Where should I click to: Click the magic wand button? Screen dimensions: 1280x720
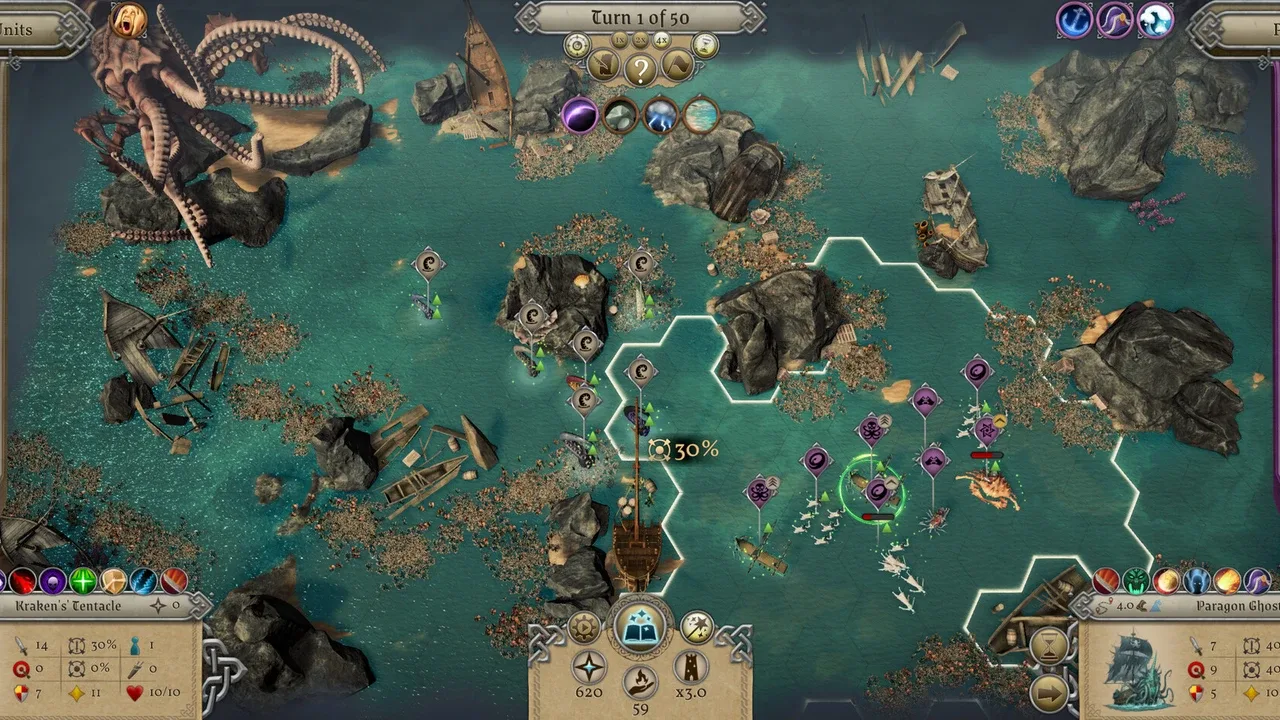(x=696, y=628)
